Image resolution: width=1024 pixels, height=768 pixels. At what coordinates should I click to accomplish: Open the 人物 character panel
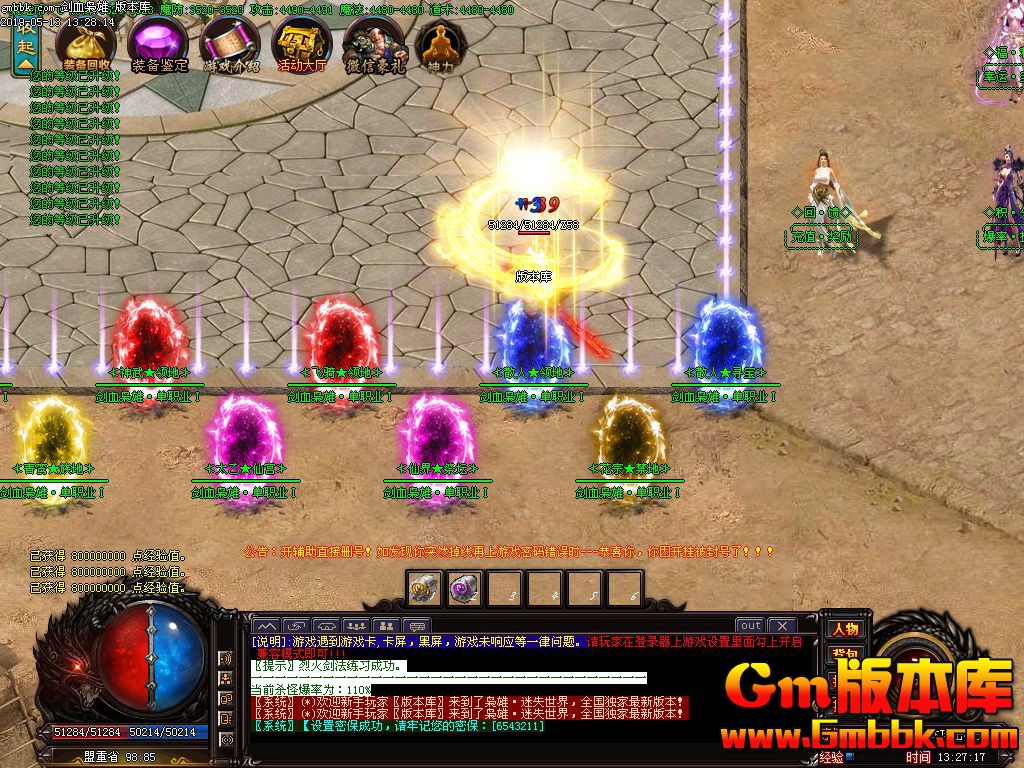845,629
